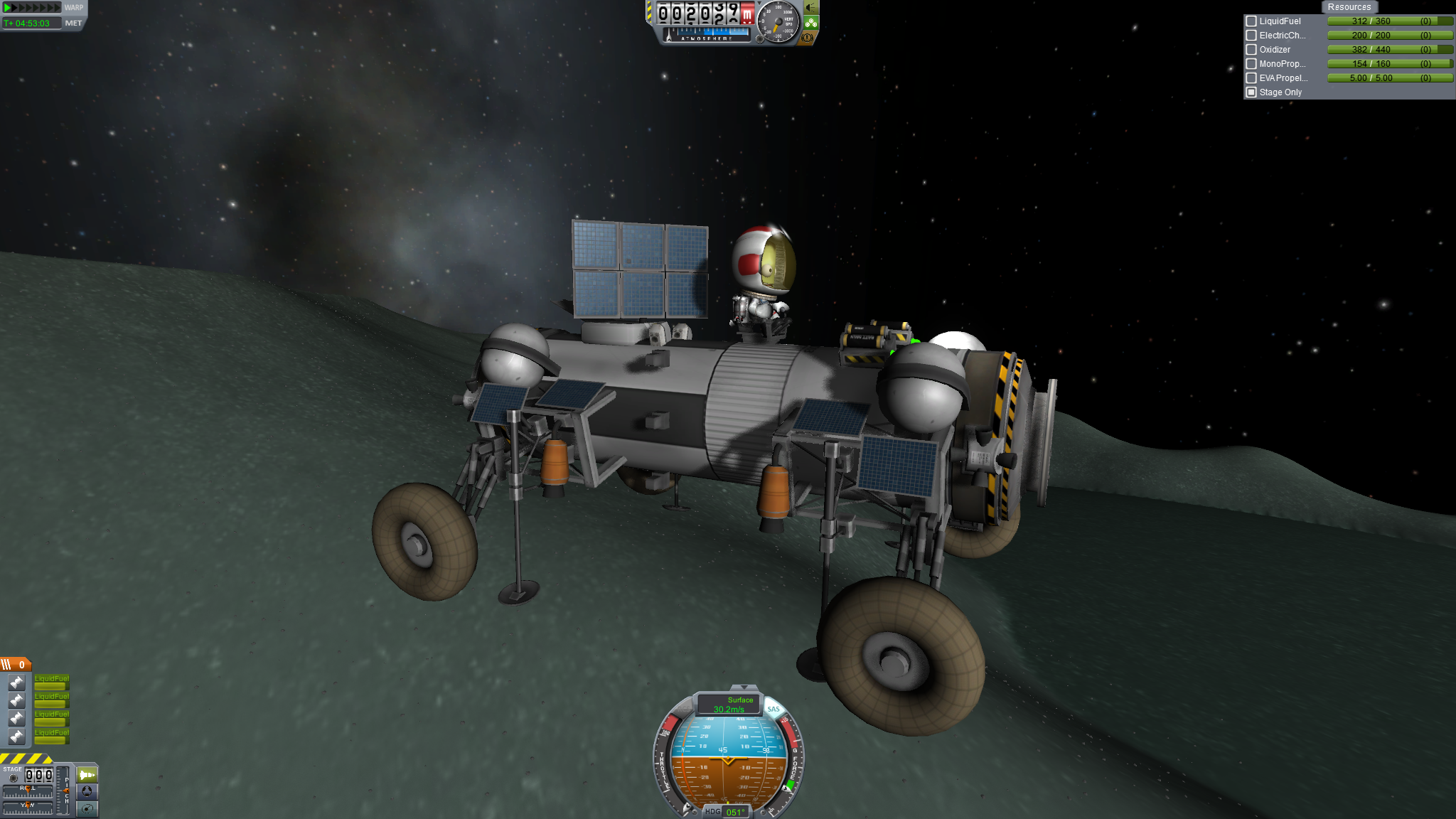Image resolution: width=1456 pixels, height=819 pixels.
Task: Switch to docking mode icon
Action: tap(87, 791)
